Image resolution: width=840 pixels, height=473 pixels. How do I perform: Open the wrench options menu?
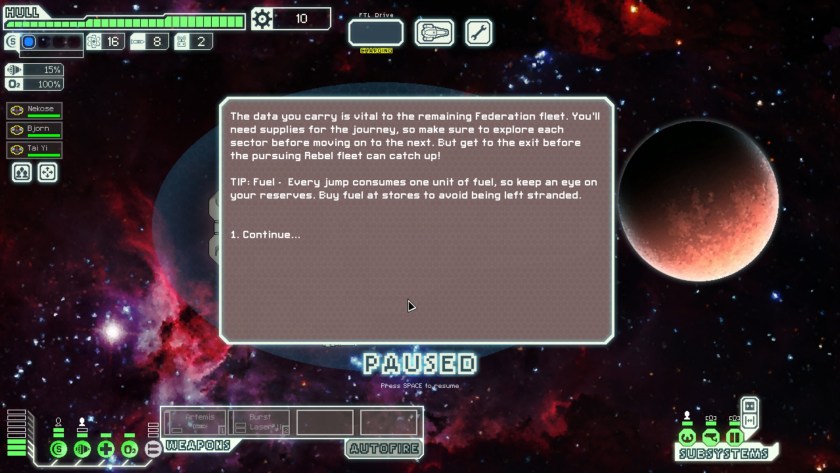pos(478,32)
